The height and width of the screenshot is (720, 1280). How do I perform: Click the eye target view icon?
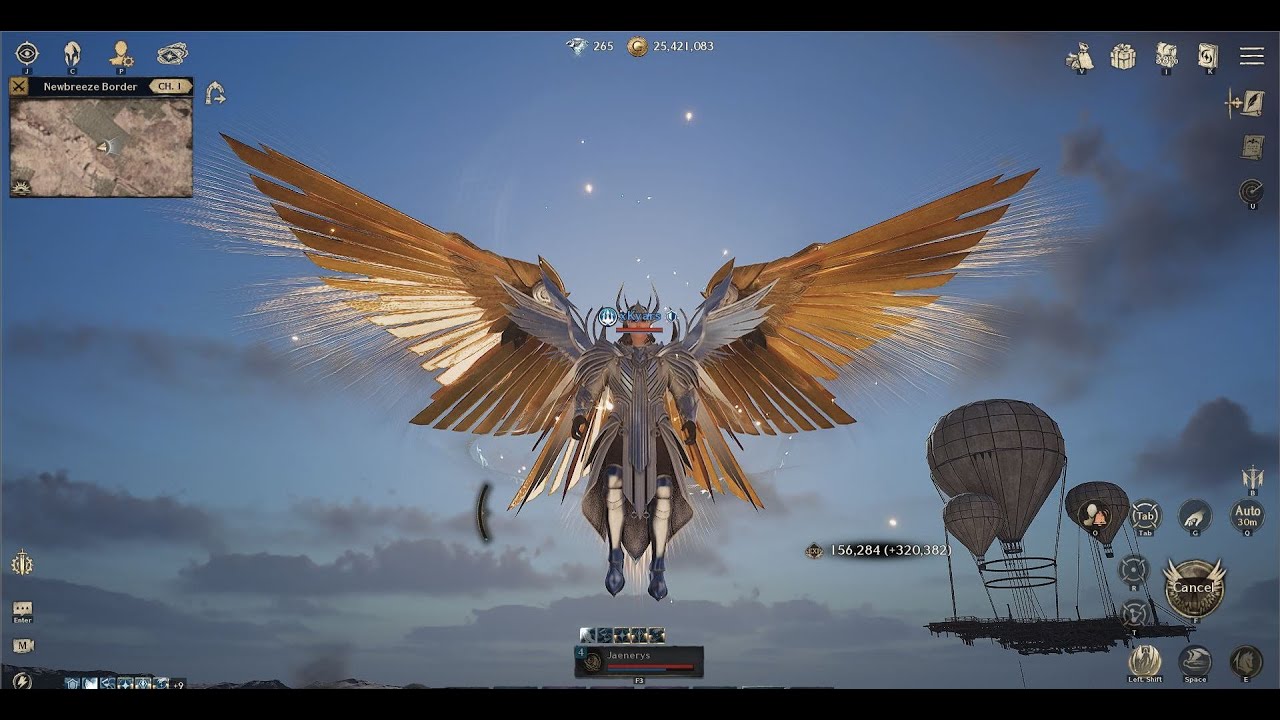(27, 53)
